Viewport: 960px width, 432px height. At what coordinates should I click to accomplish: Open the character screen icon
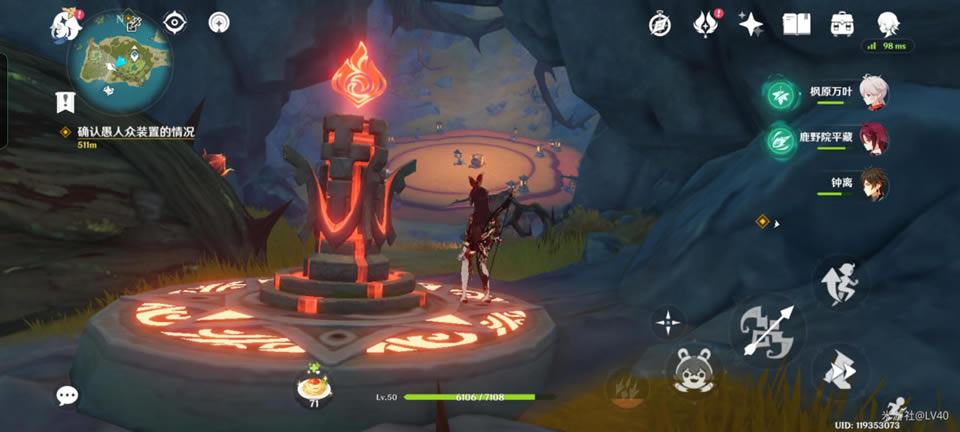click(888, 24)
